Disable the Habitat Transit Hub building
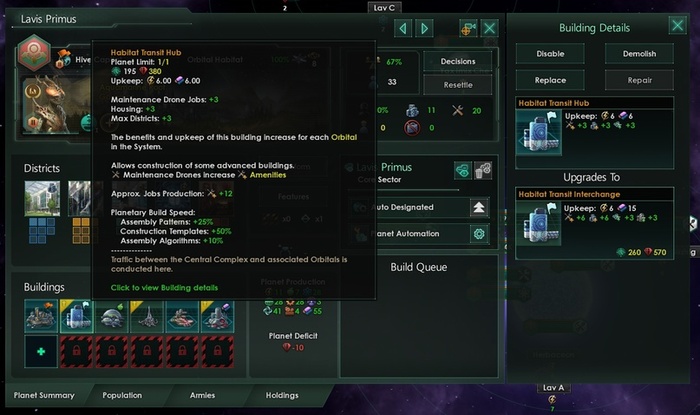 point(549,54)
